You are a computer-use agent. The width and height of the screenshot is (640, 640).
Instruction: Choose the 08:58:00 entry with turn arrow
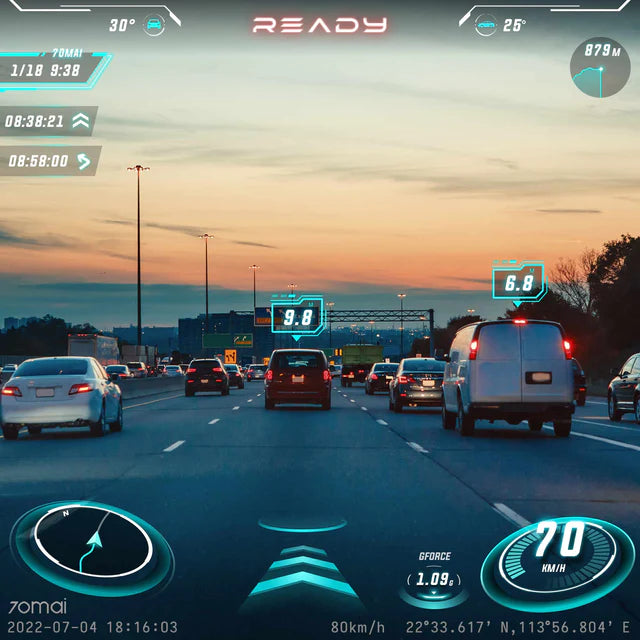pyautogui.click(x=50, y=160)
